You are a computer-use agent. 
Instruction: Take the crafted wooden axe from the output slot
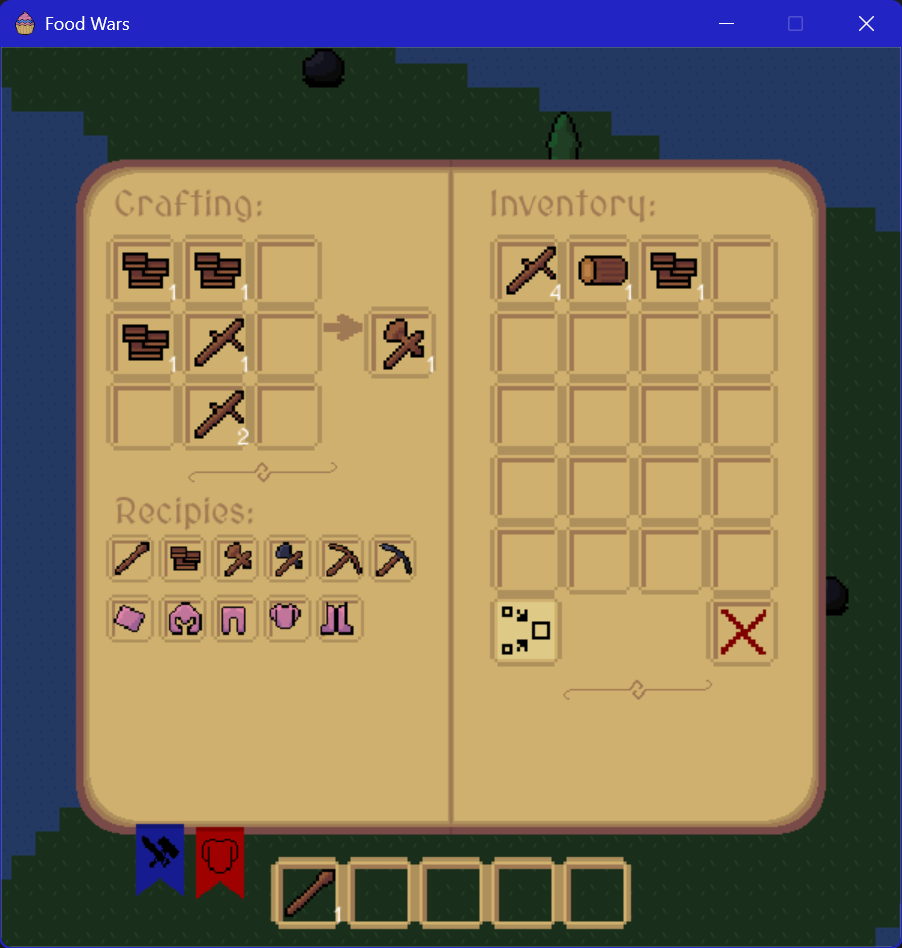point(402,342)
